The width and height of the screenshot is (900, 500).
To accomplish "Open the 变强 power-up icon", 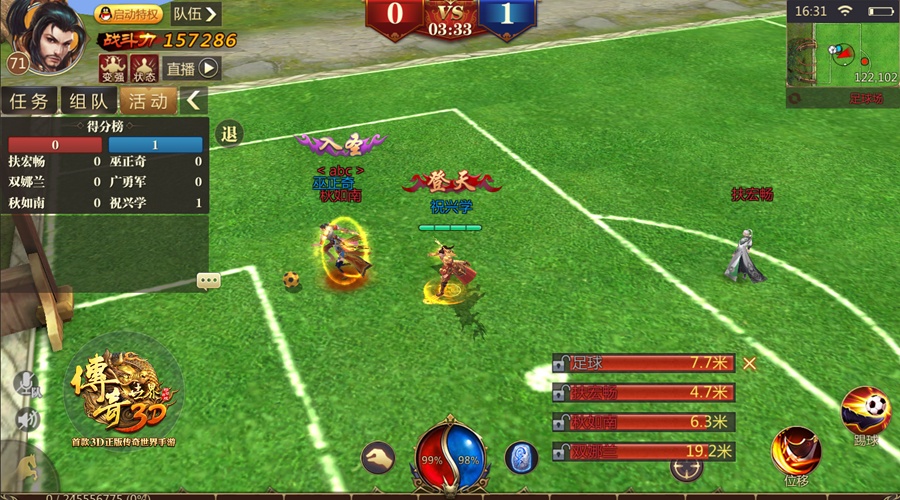I will coord(111,67).
